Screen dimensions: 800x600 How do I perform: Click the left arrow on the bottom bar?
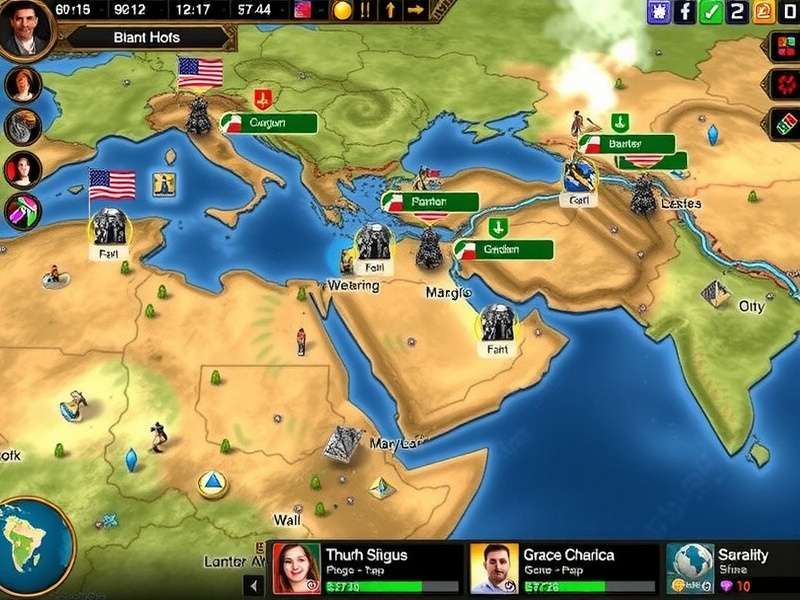[253, 581]
